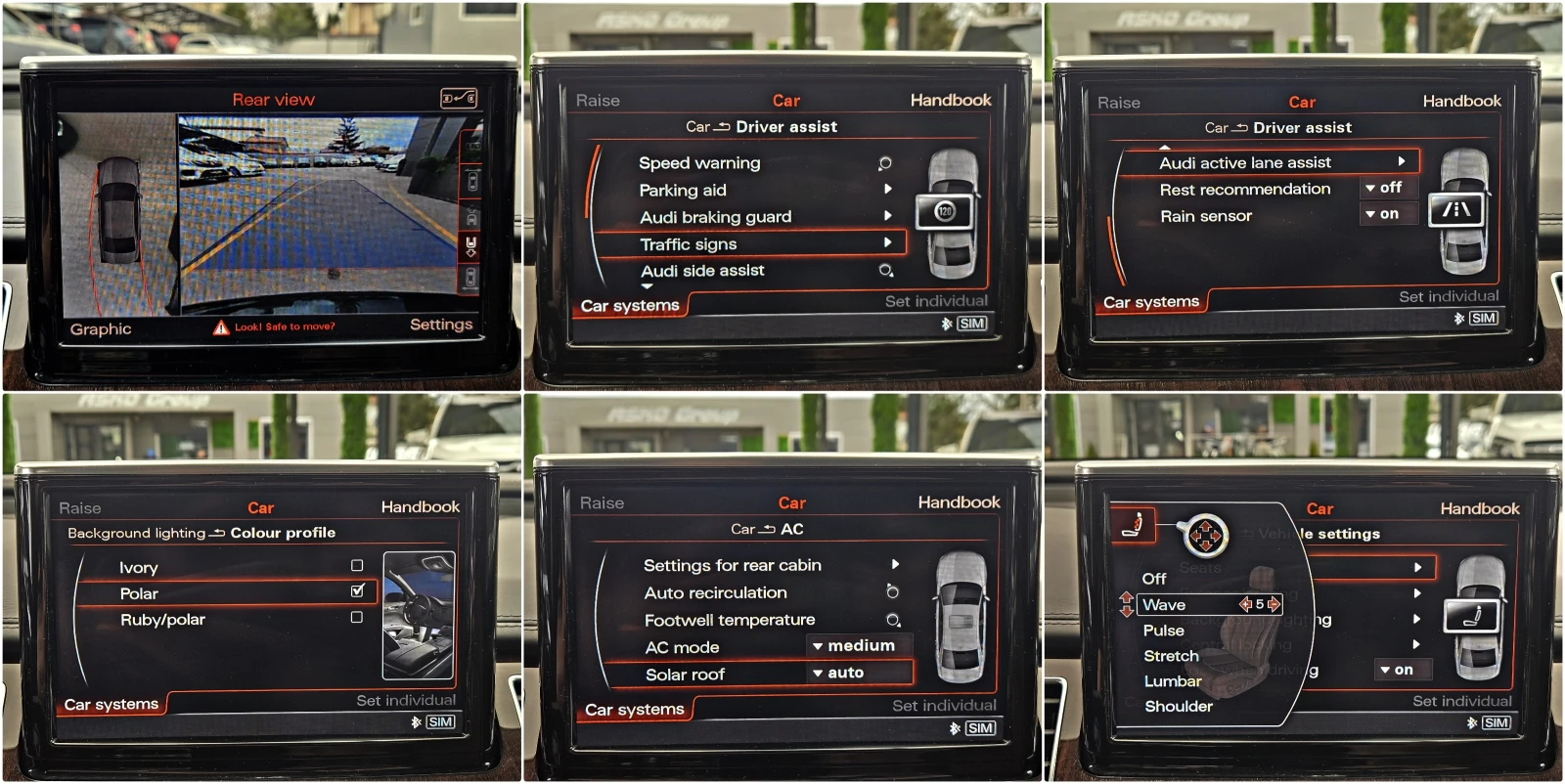The width and height of the screenshot is (1565, 784).
Task: Select the Pulse massage program
Action: coord(1163,630)
